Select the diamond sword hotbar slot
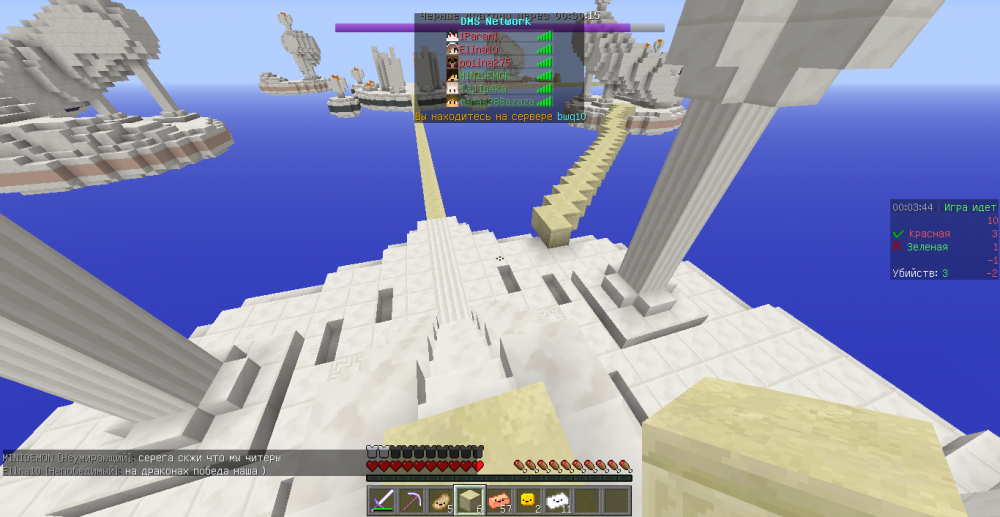Viewport: 1000px width, 517px height. coord(382,500)
